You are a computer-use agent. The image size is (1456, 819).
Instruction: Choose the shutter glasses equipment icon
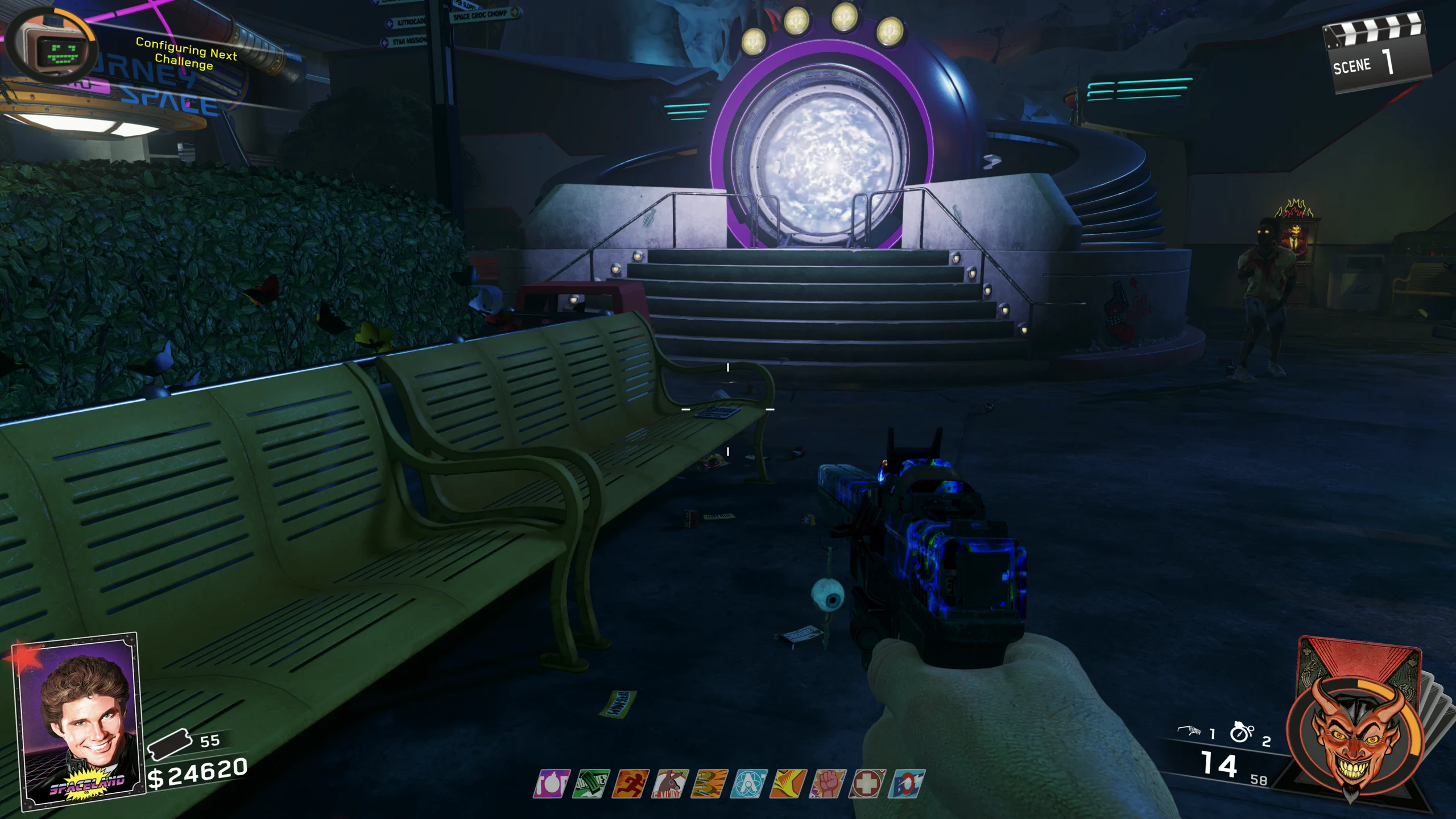(x=1189, y=731)
